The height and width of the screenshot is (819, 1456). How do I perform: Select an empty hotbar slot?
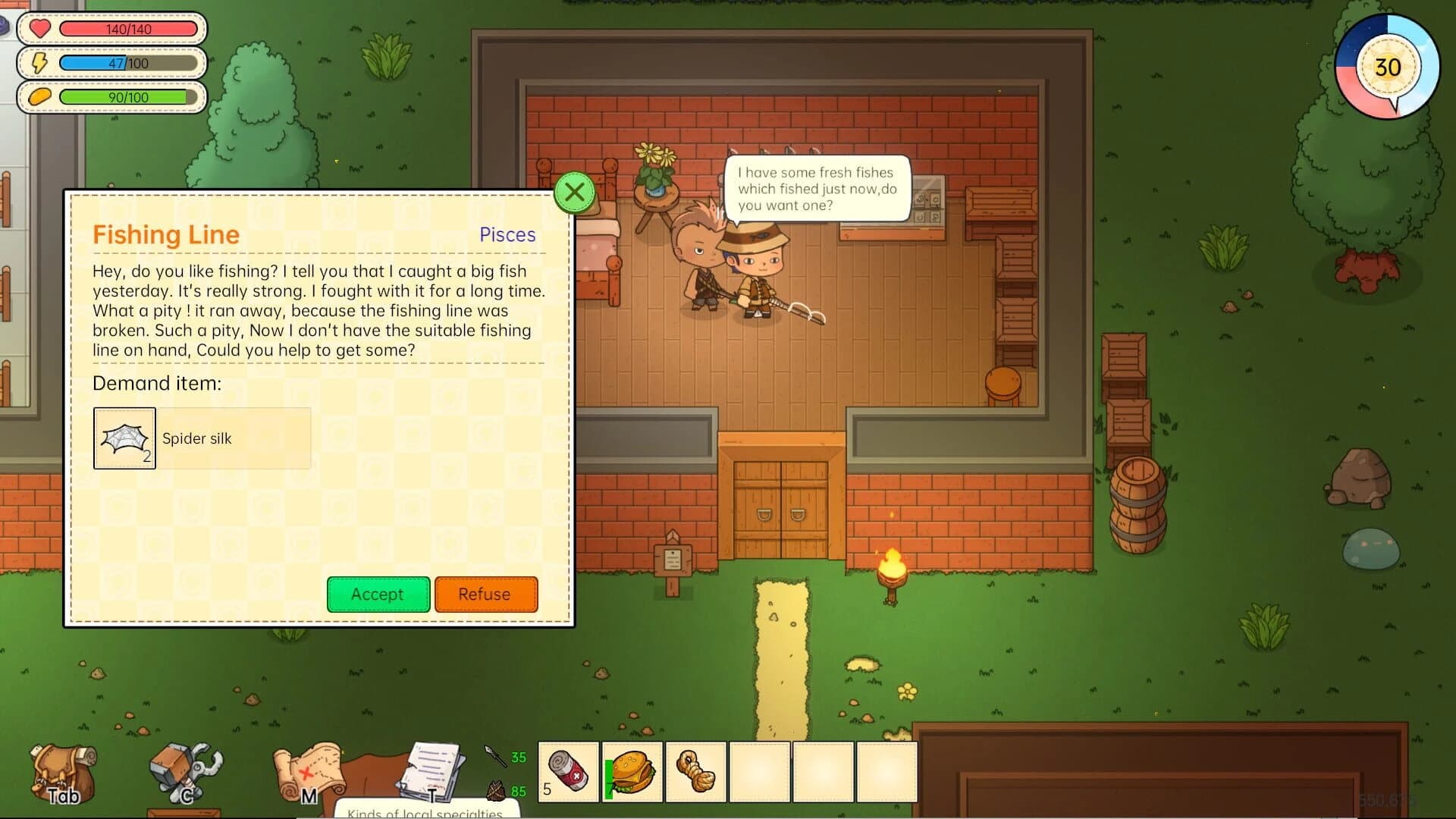pyautogui.click(x=761, y=772)
